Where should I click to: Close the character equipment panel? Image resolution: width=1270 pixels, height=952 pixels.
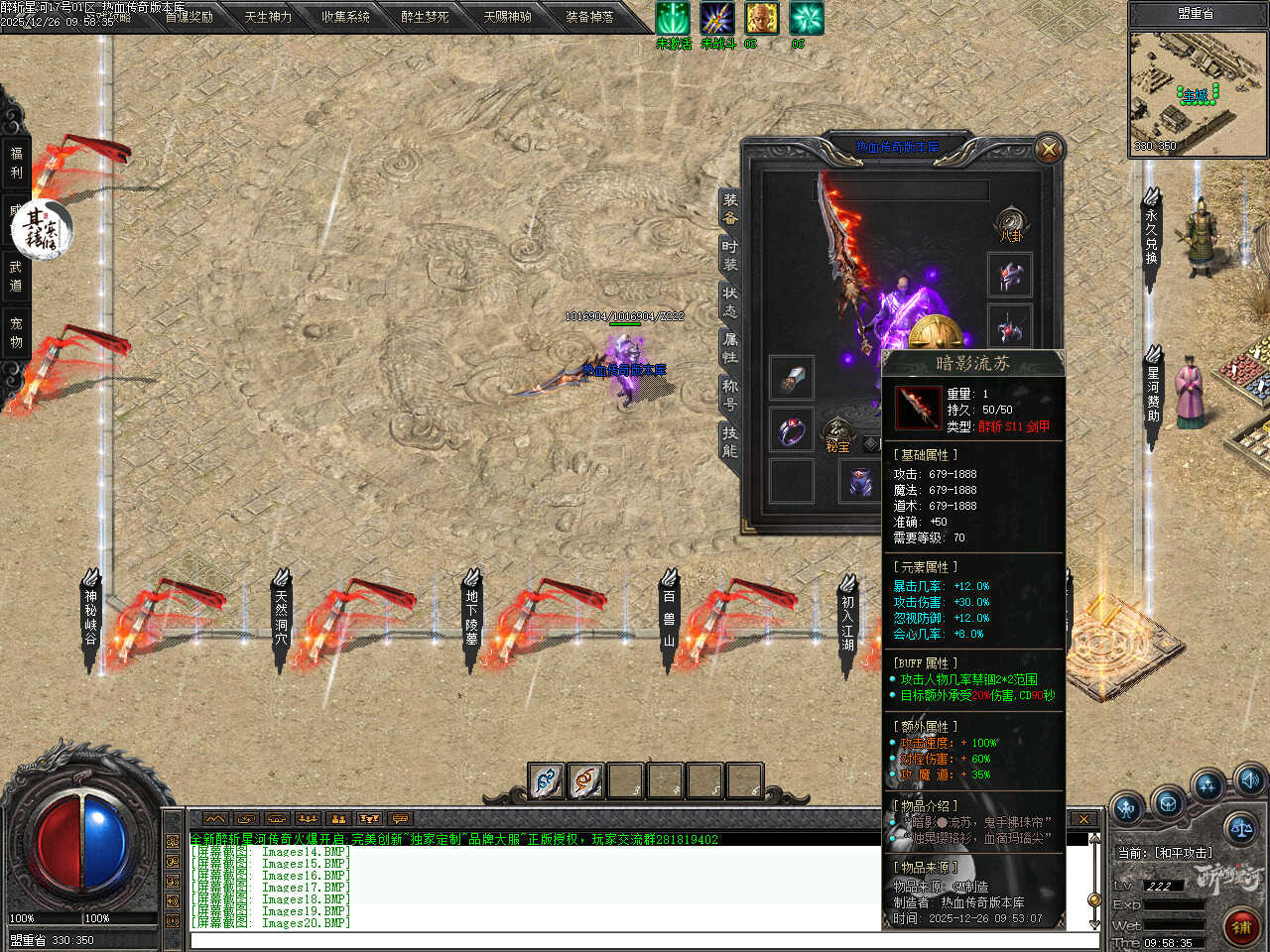click(1048, 150)
